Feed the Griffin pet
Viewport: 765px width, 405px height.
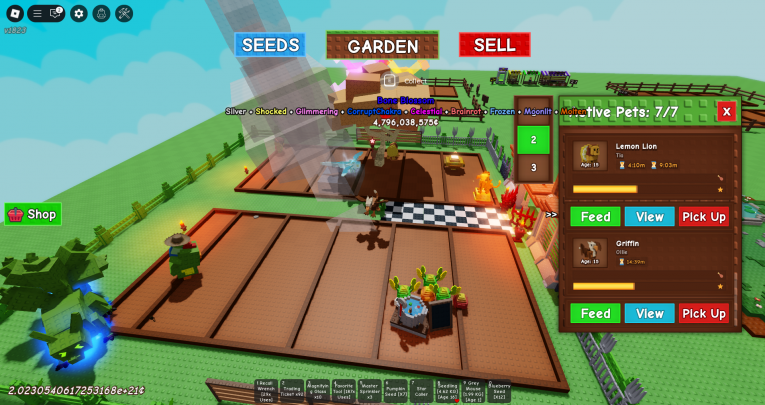pyautogui.click(x=595, y=314)
